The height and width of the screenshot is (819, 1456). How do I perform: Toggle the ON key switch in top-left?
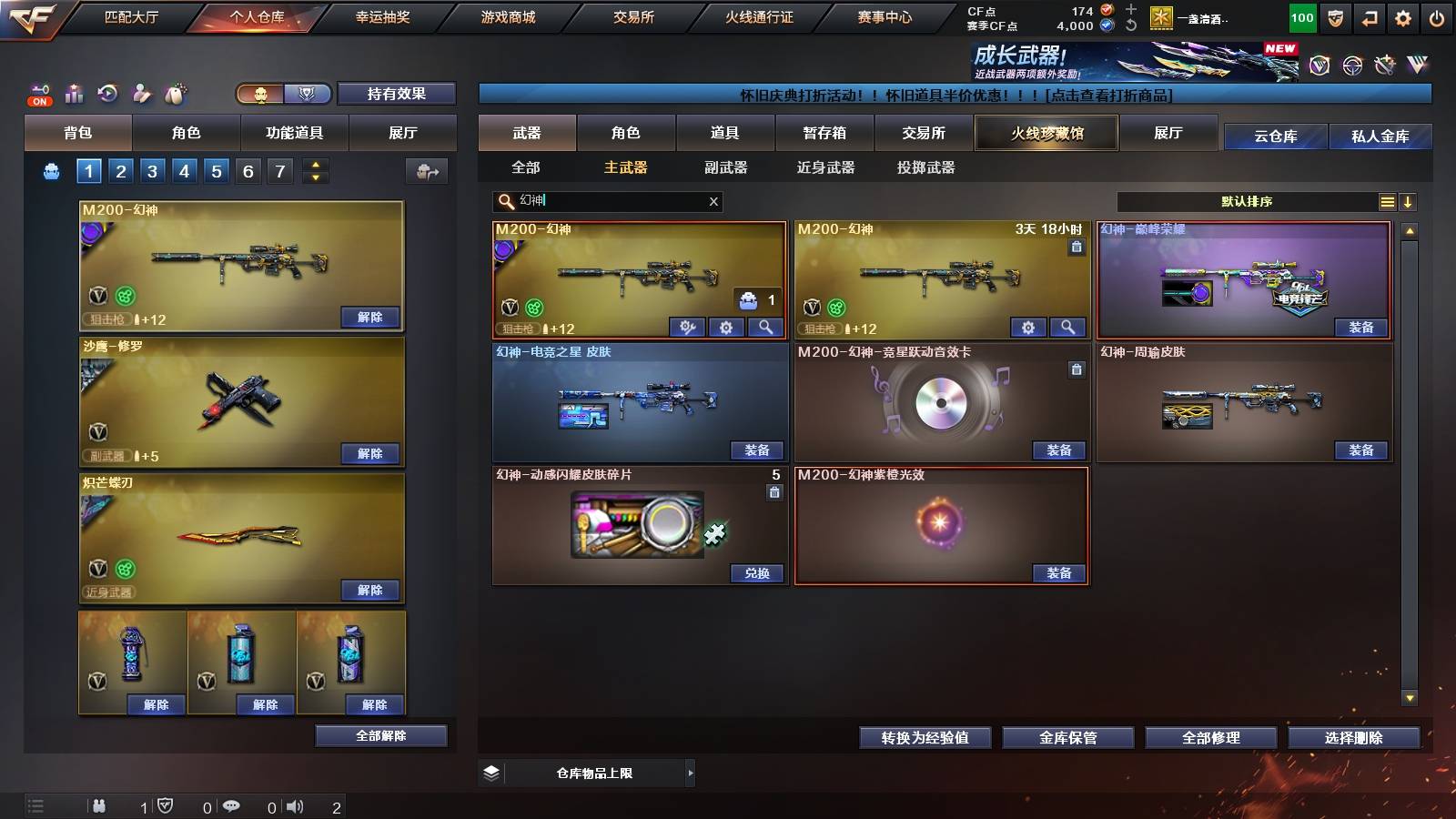38,92
